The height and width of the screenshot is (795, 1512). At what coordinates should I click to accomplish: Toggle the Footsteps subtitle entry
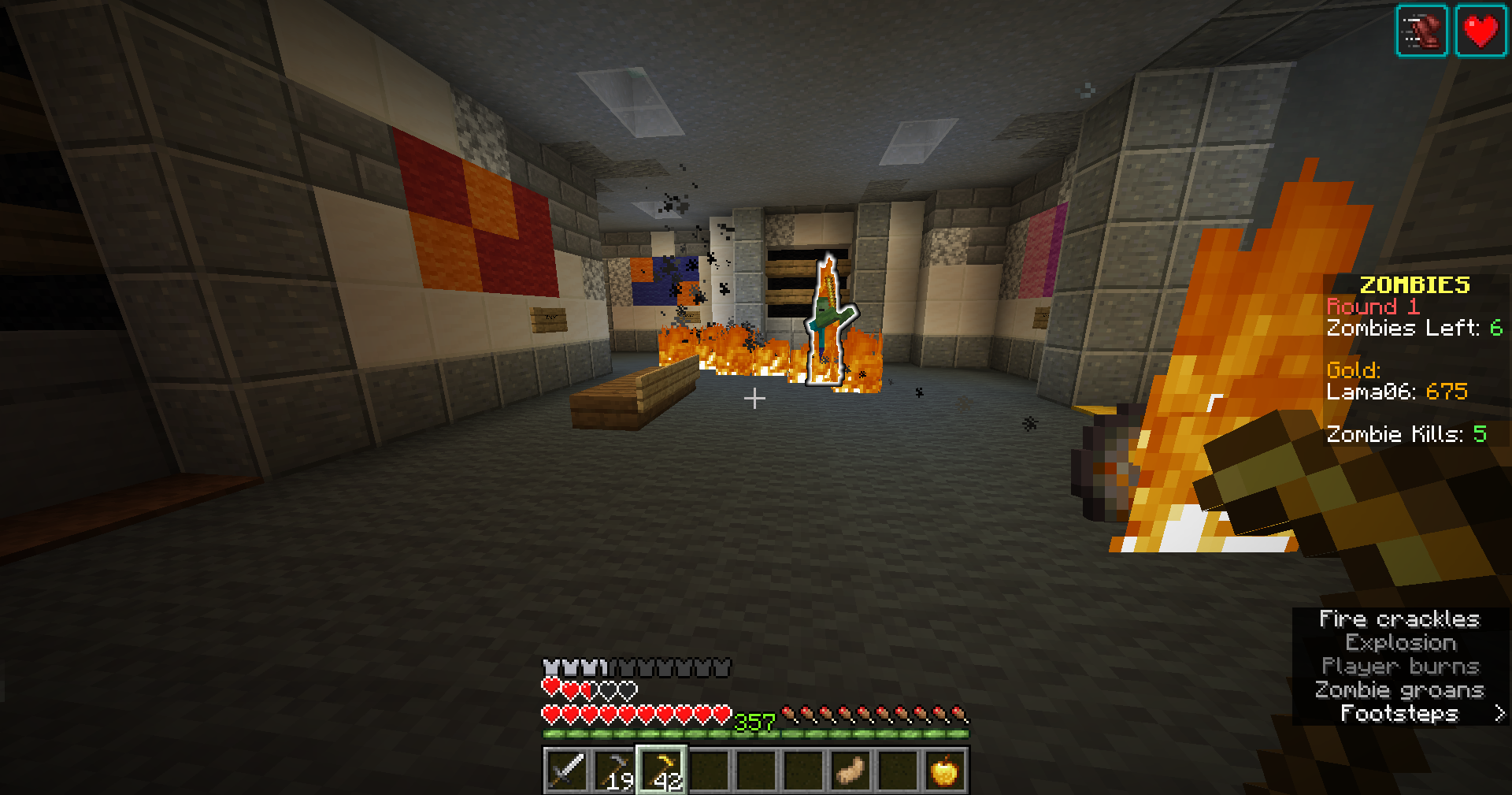pos(1401,712)
